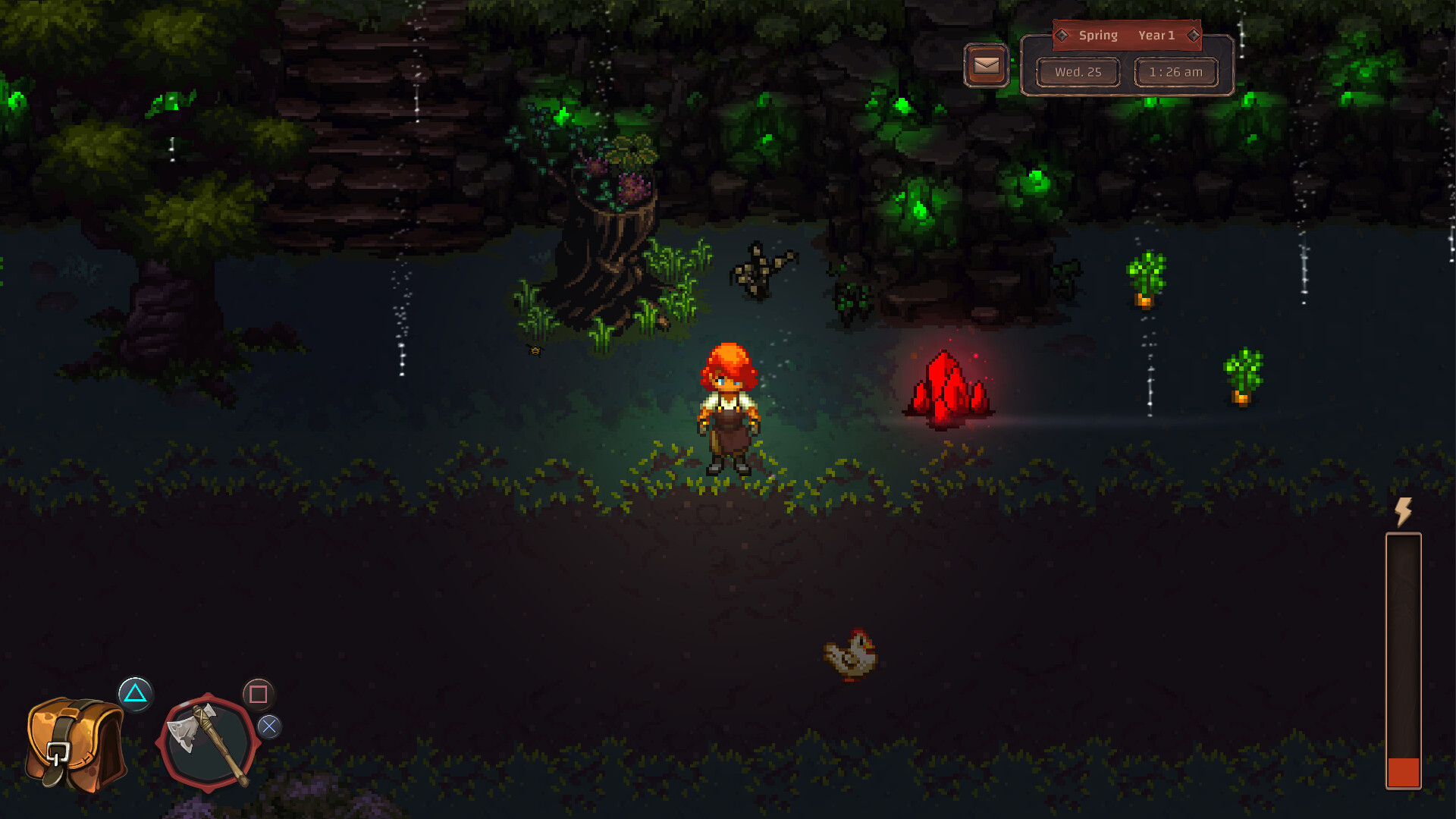Open the mail envelope icon
Image resolution: width=1456 pixels, height=819 pixels.
pos(985,65)
